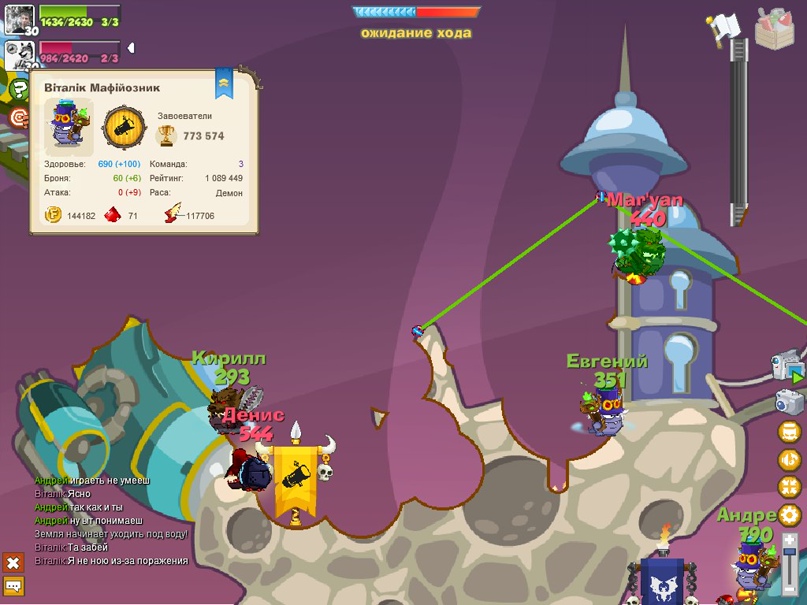Click the plus button on the zoom slider
The image size is (807, 605).
pyautogui.click(x=790, y=539)
